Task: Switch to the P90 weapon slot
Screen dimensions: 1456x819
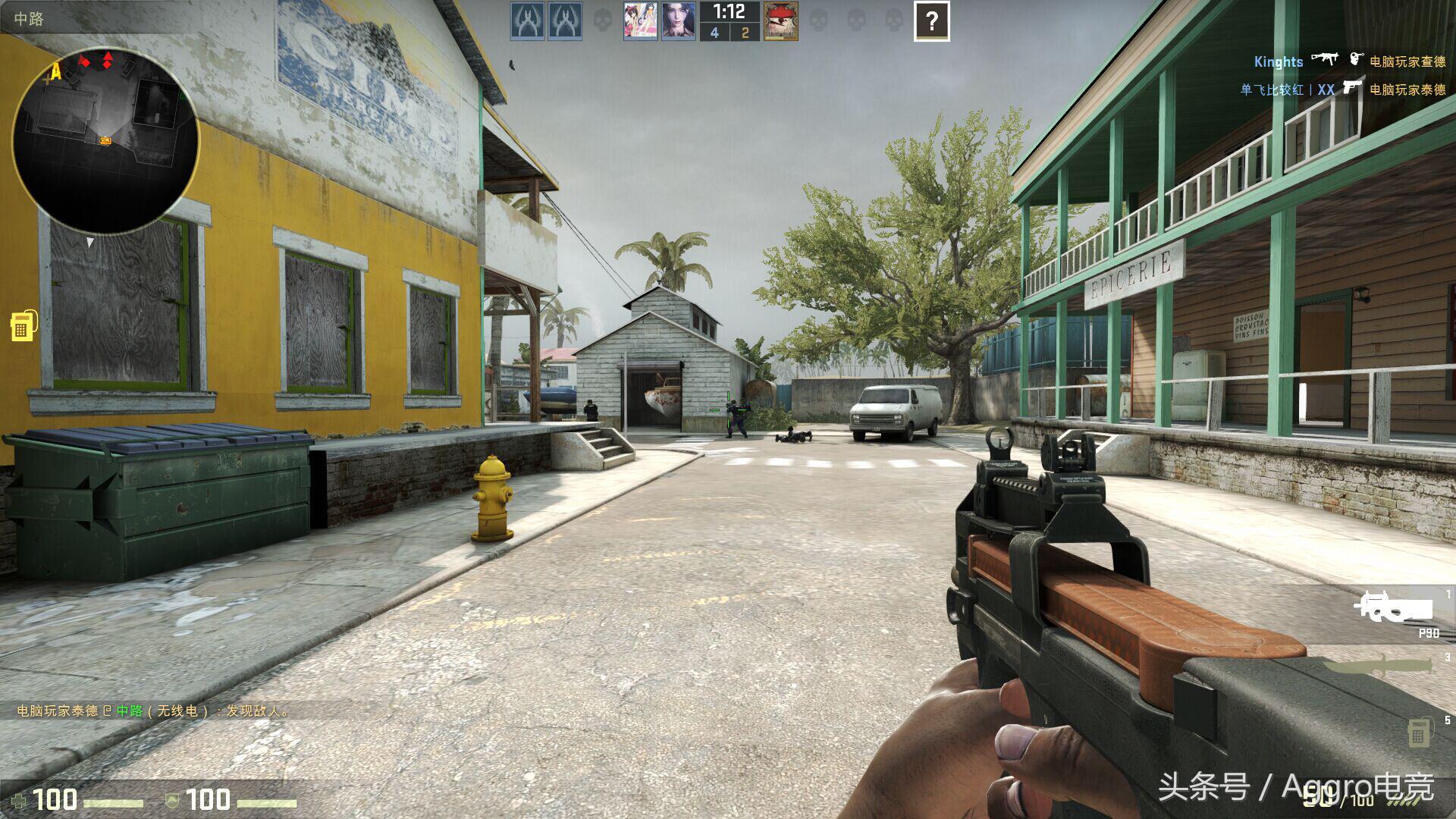Action: 1395,610
